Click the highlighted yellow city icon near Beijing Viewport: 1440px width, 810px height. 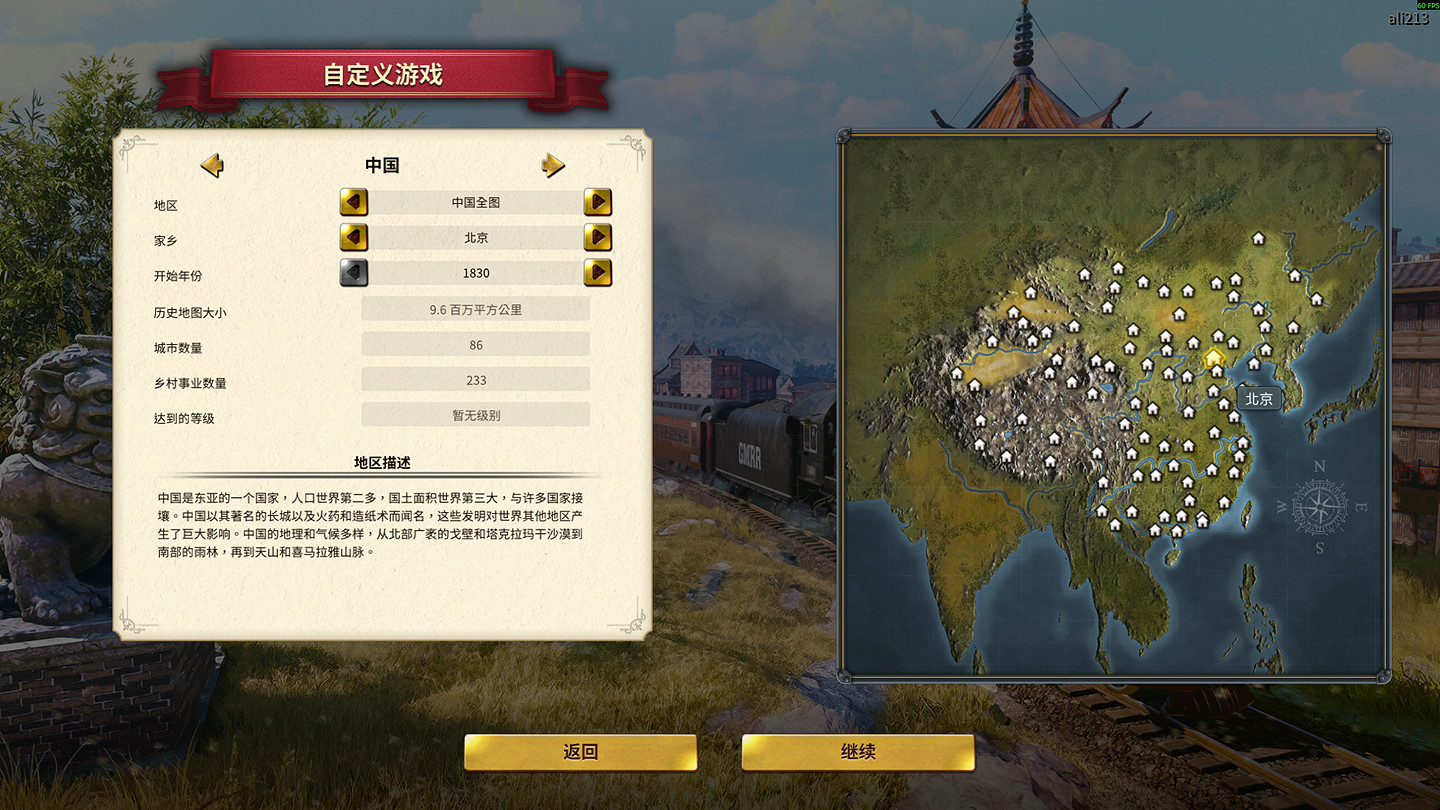tap(1212, 358)
